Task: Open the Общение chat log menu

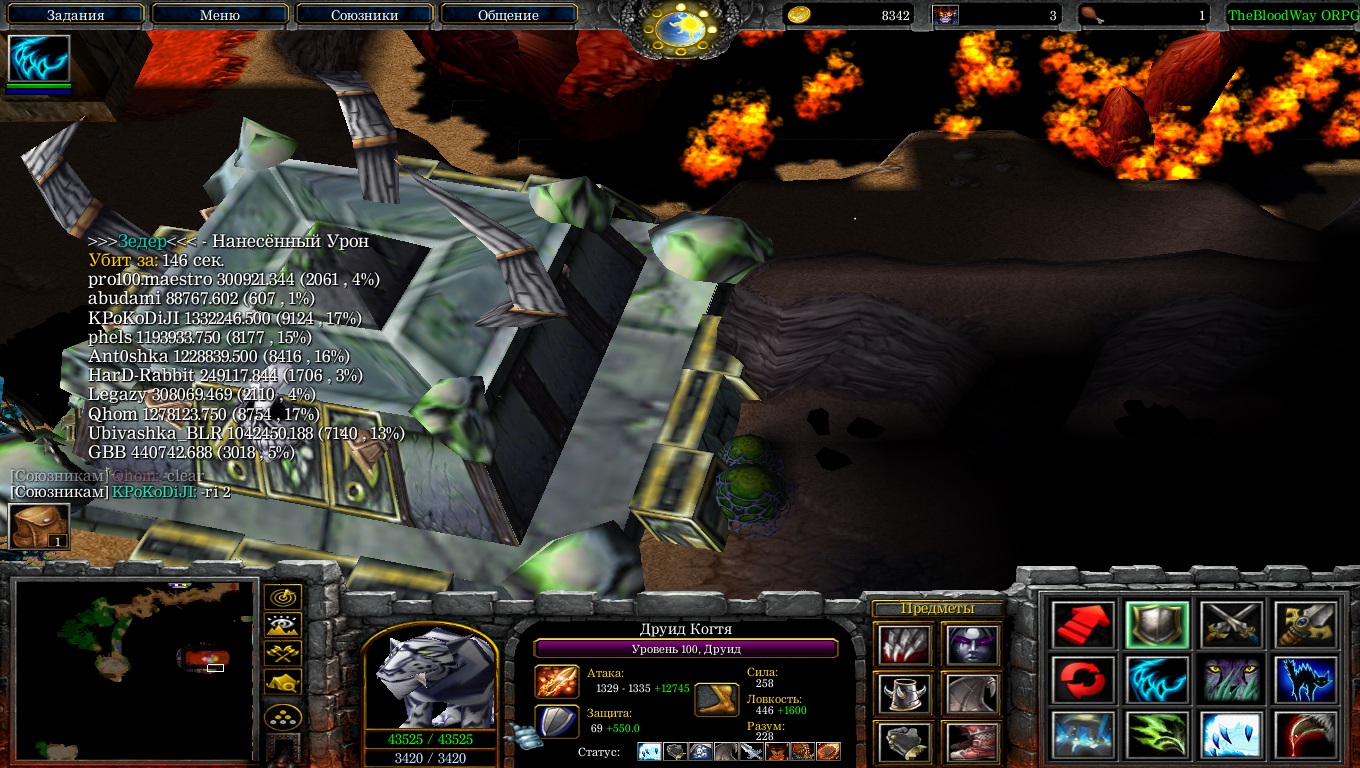Action: point(508,15)
